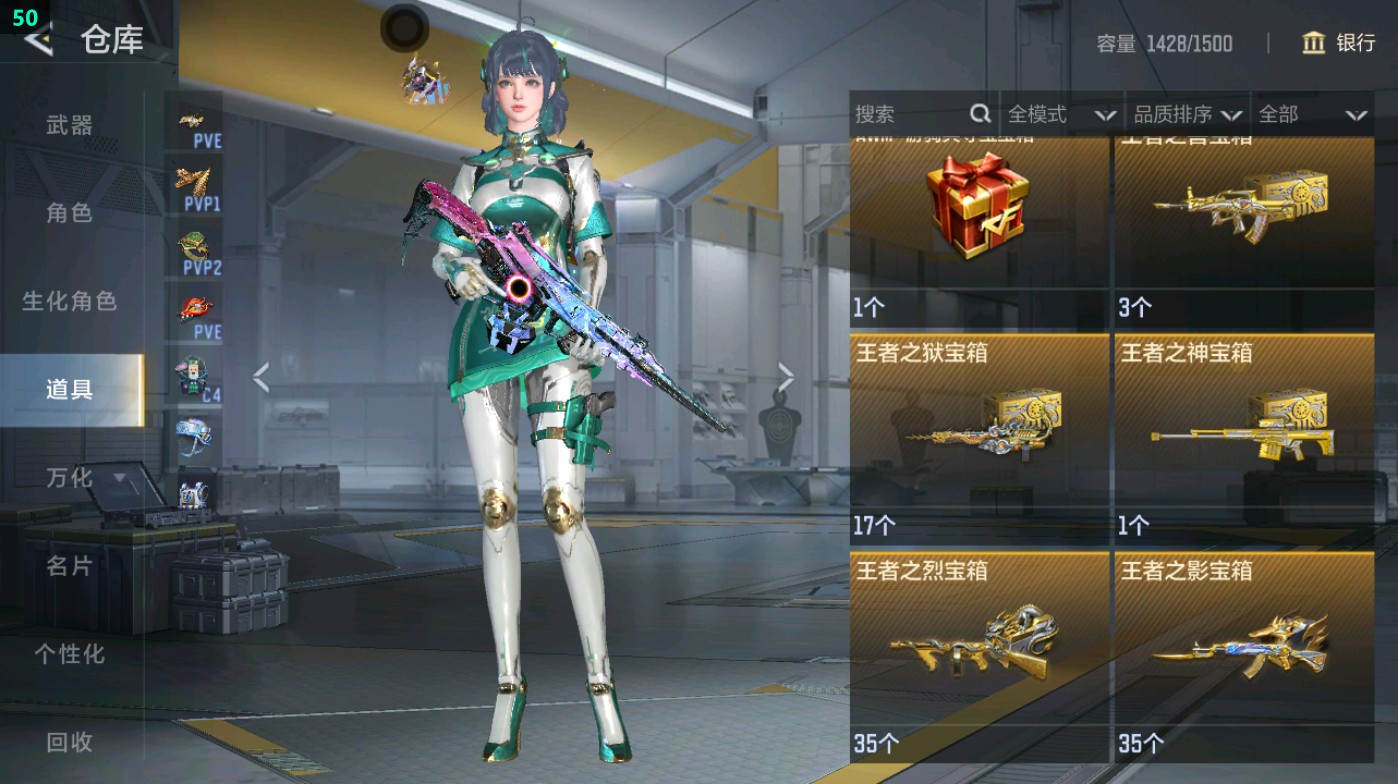
Task: Select the blue helmet equipment icon
Action: 194,435
